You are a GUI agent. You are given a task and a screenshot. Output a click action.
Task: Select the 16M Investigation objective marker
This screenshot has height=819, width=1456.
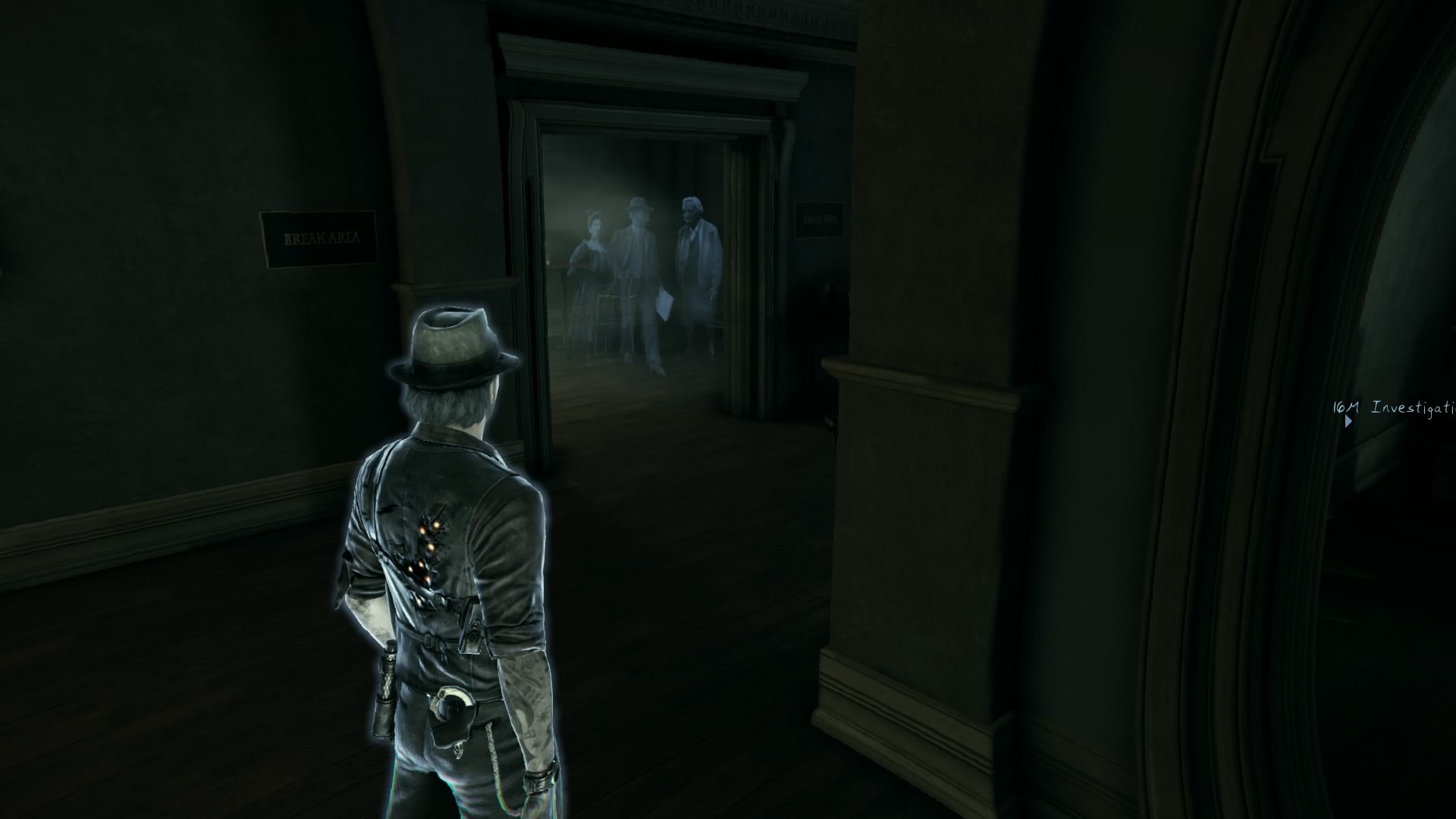click(x=1348, y=419)
